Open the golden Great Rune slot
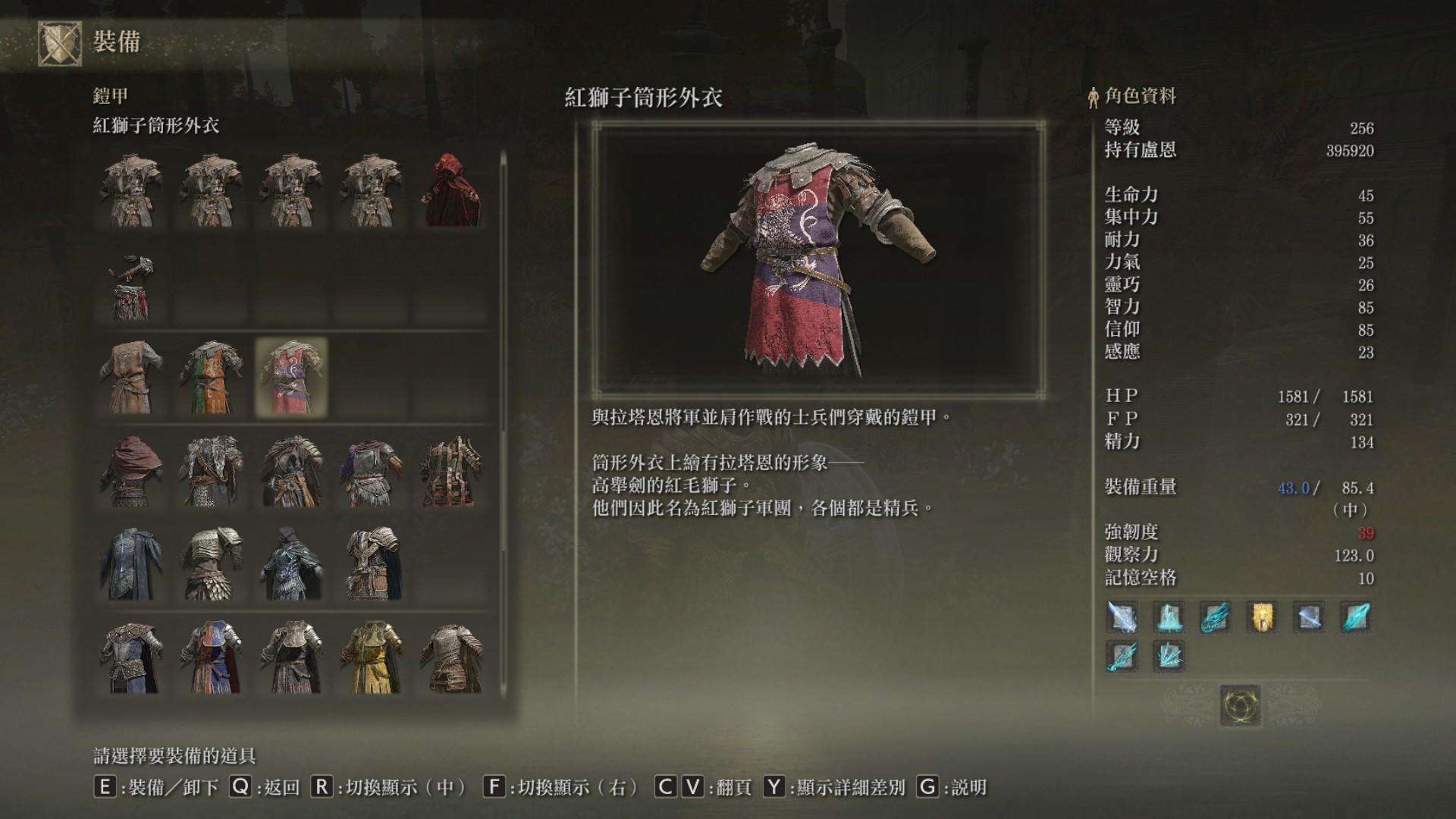The height and width of the screenshot is (819, 1456). point(1240,705)
